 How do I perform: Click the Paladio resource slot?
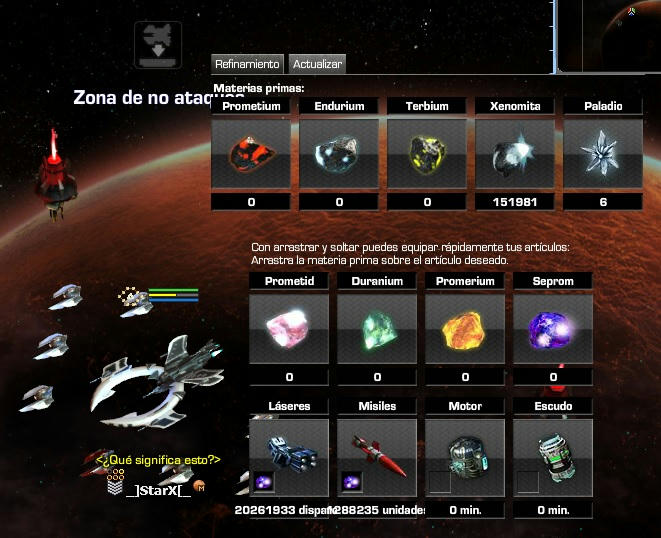click(x=603, y=154)
